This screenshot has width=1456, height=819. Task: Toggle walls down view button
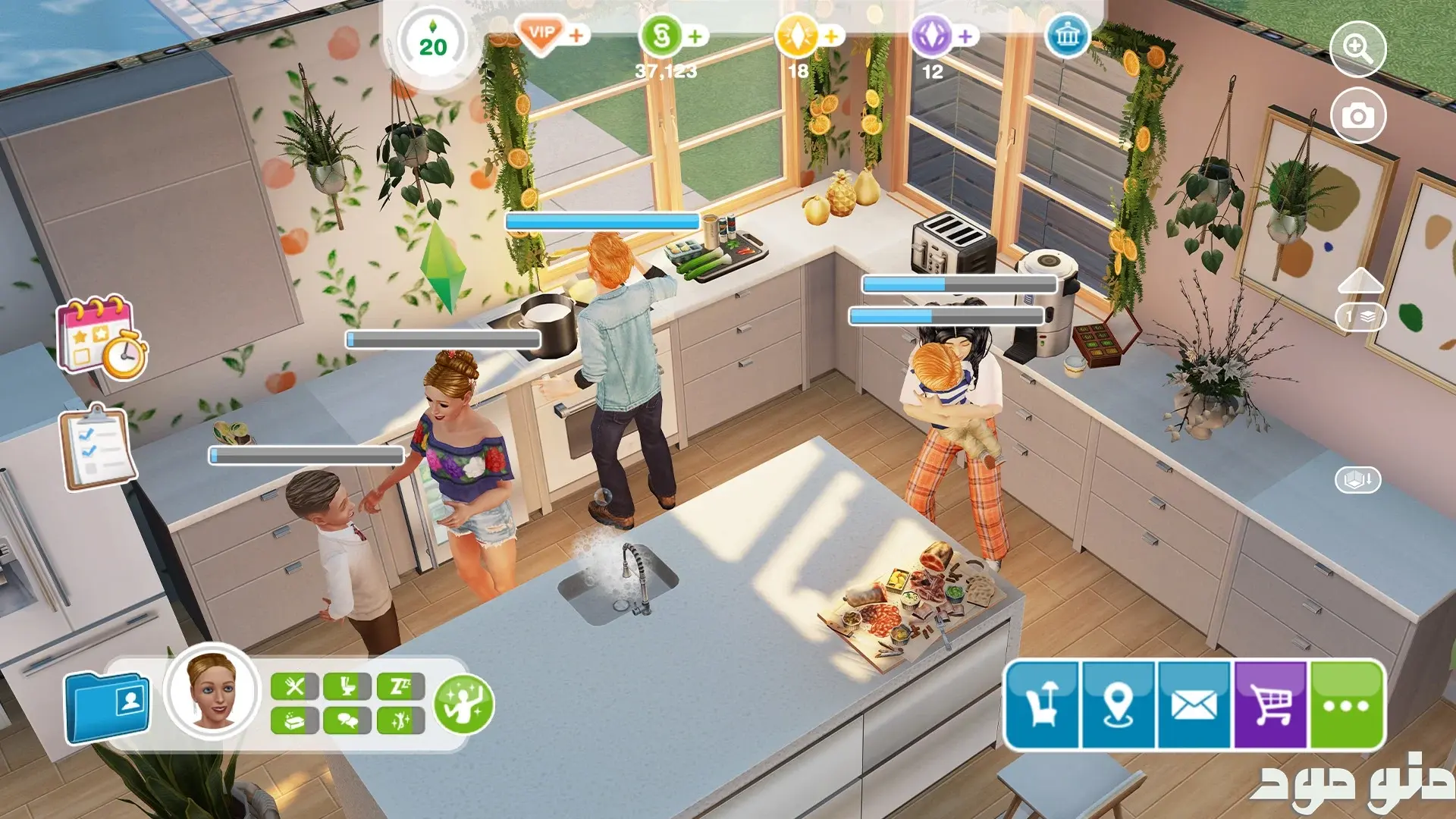pyautogui.click(x=1357, y=479)
